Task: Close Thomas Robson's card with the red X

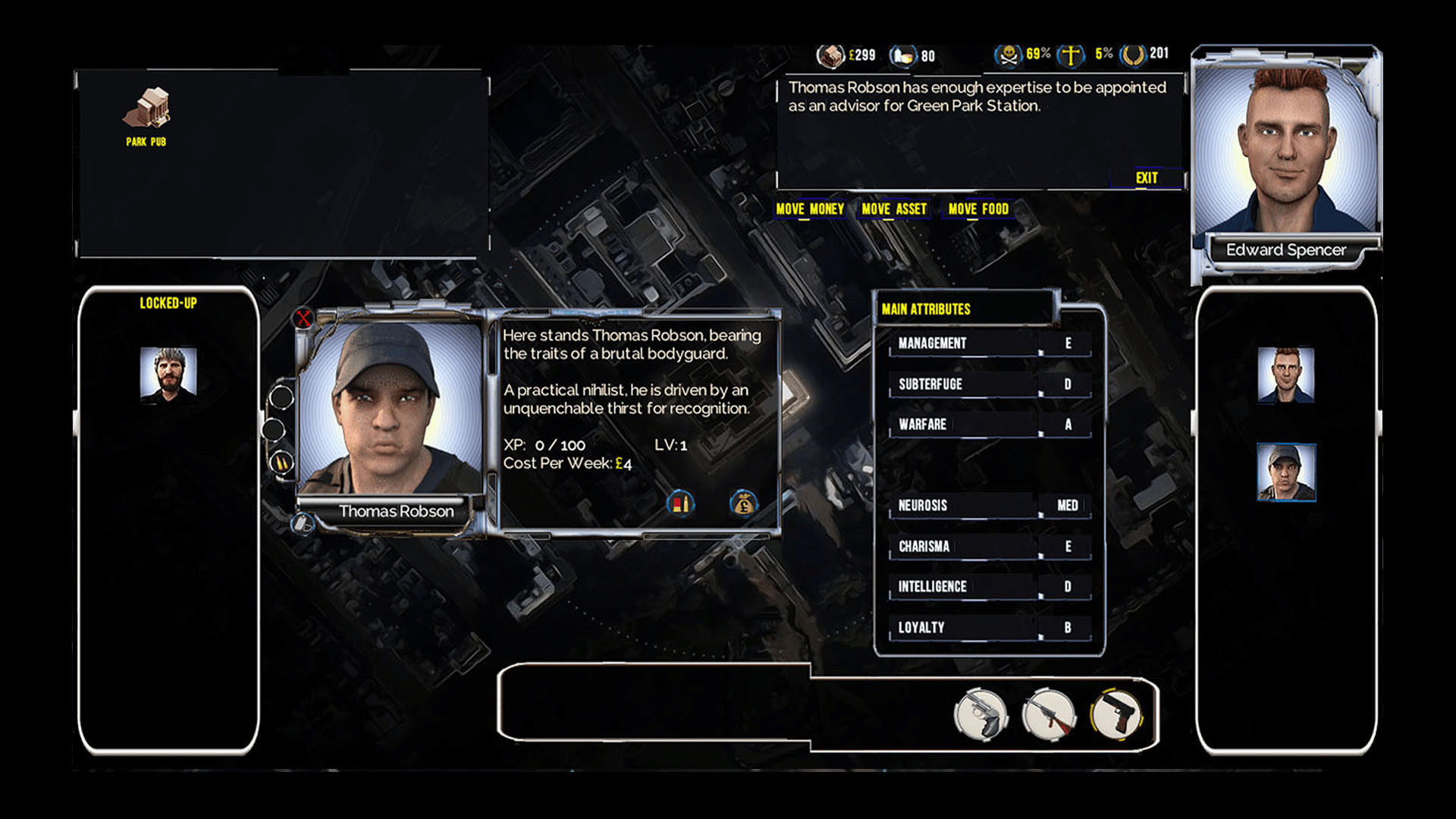Action: click(x=303, y=318)
